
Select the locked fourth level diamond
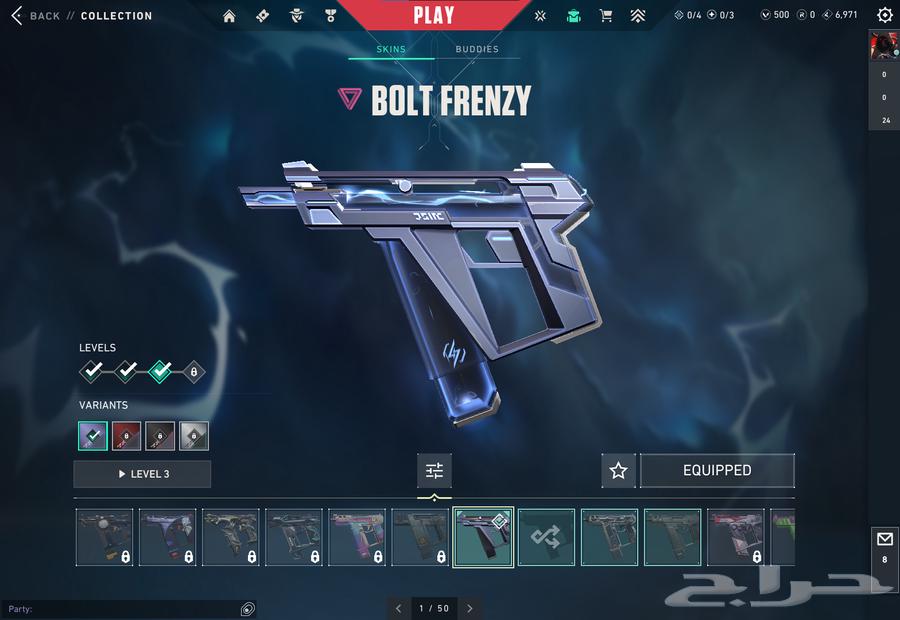click(x=194, y=372)
